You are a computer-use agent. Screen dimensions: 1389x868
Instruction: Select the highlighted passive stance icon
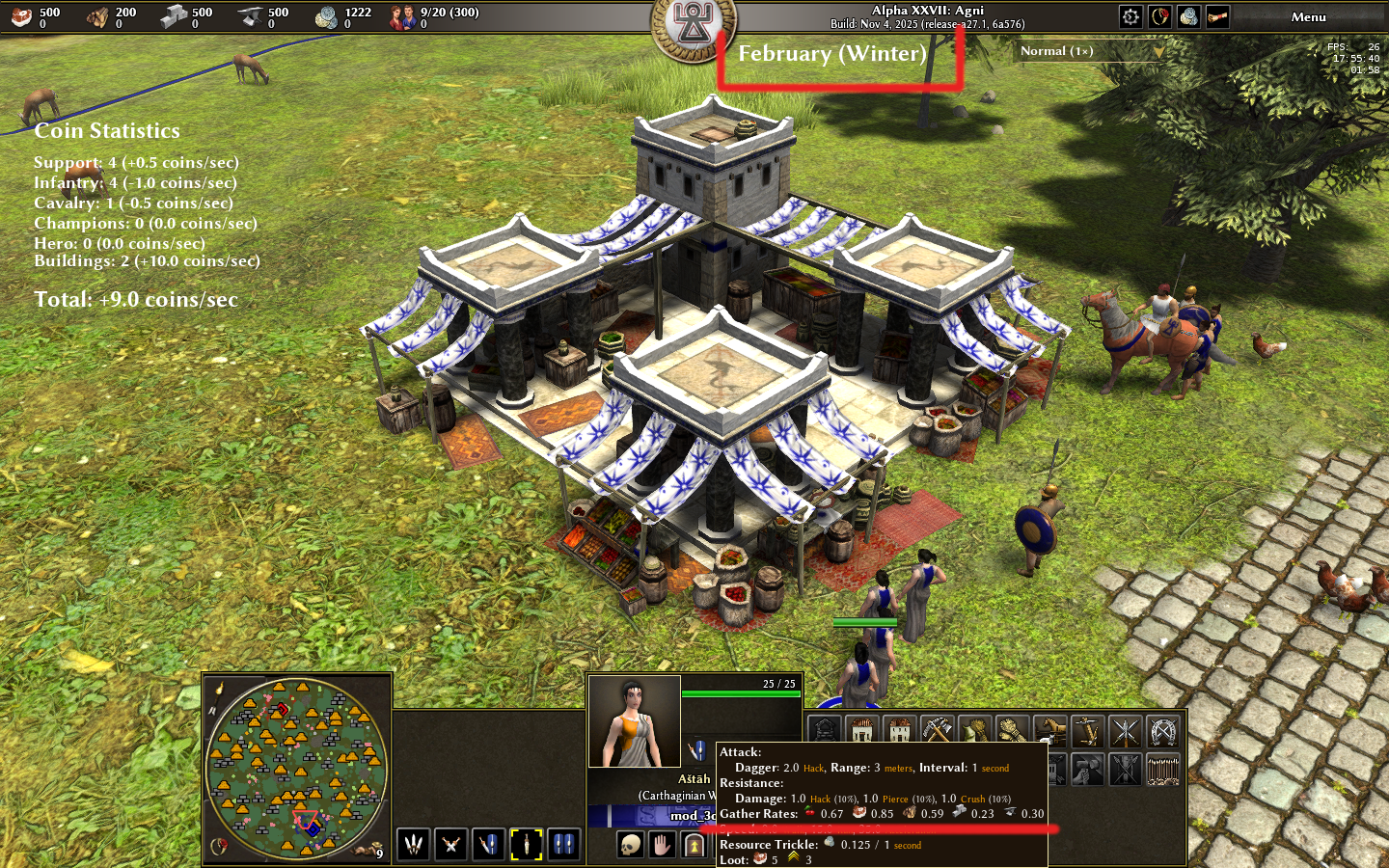[526, 845]
